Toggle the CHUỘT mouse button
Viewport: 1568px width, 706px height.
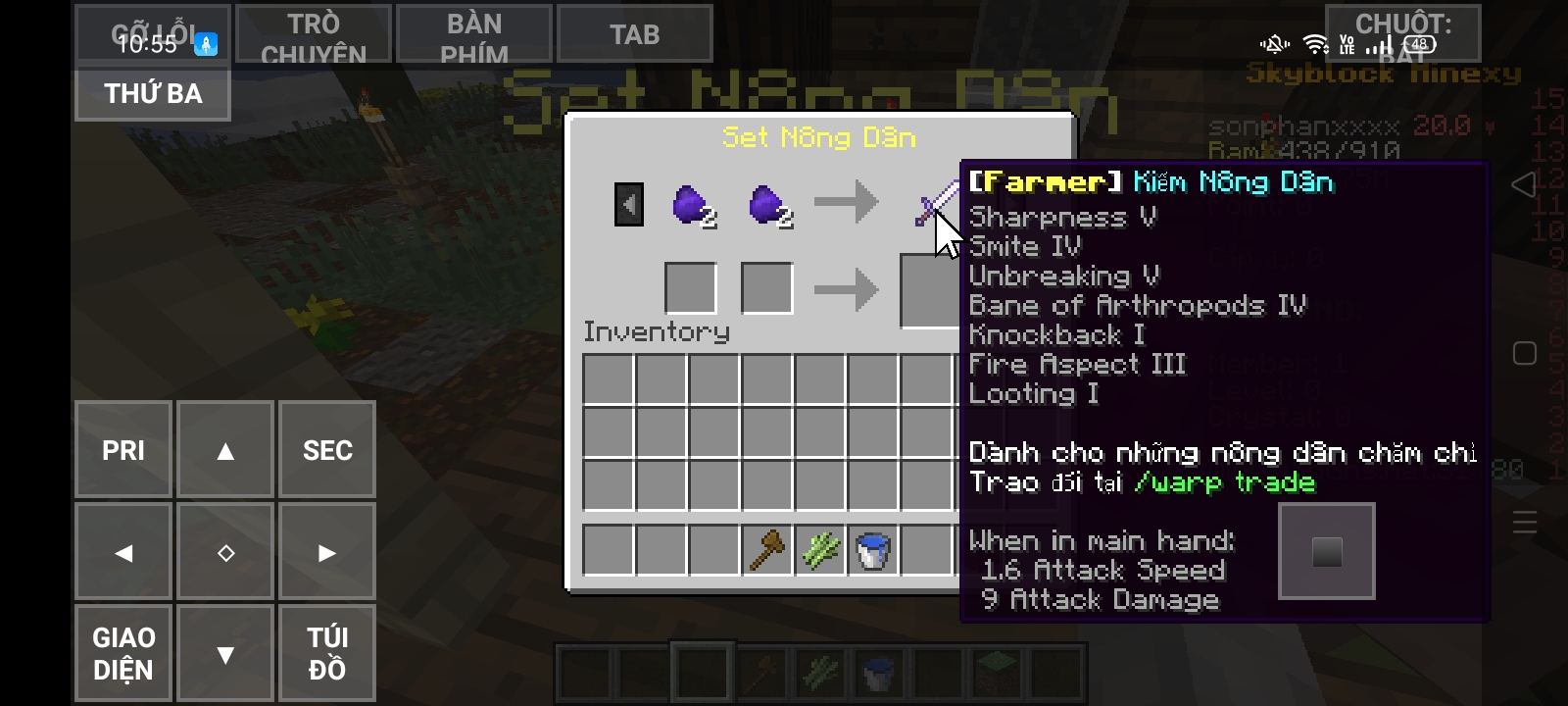(x=1402, y=33)
